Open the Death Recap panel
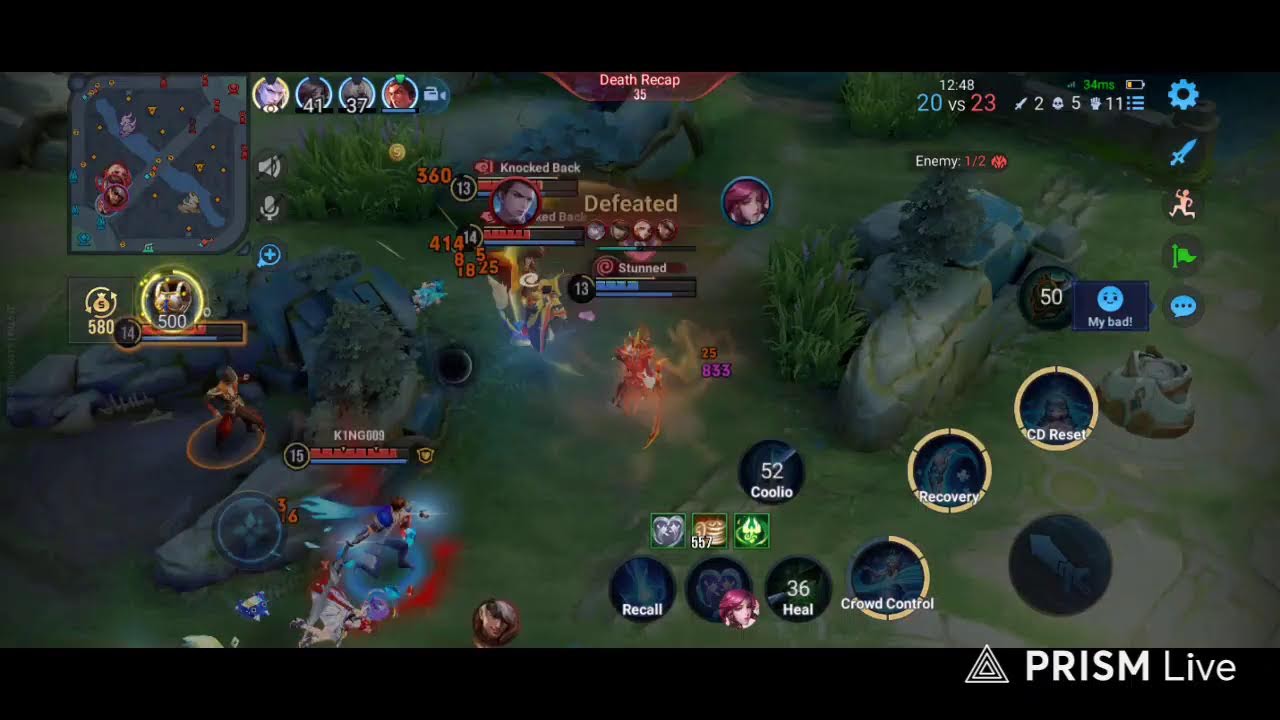The height and width of the screenshot is (720, 1280). click(640, 86)
